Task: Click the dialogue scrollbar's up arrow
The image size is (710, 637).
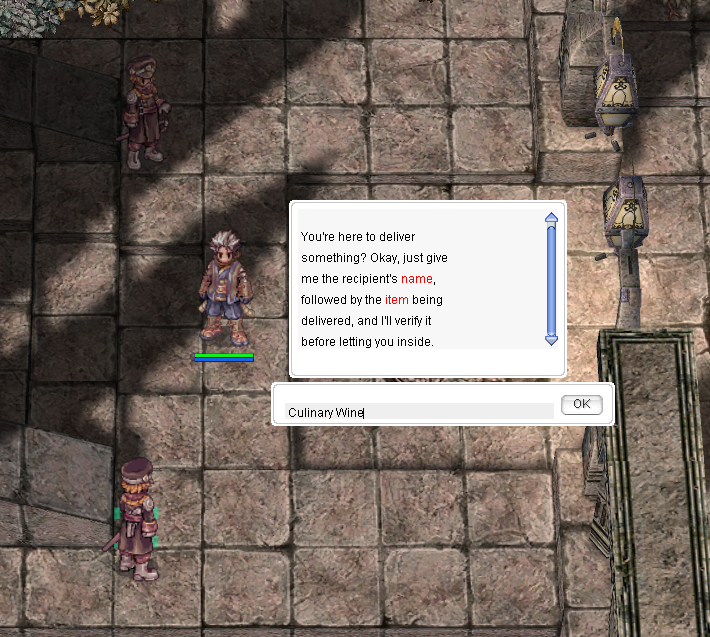Action: coord(551,218)
